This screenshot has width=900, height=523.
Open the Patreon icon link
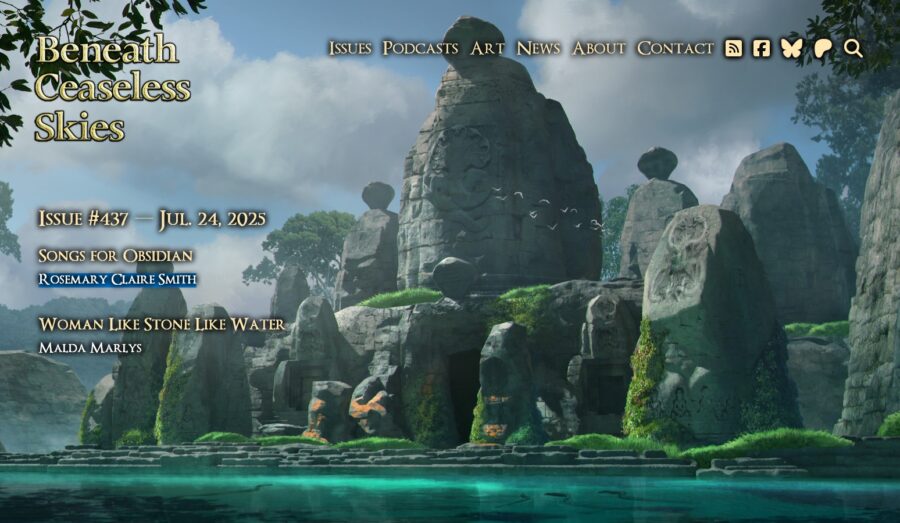click(823, 48)
